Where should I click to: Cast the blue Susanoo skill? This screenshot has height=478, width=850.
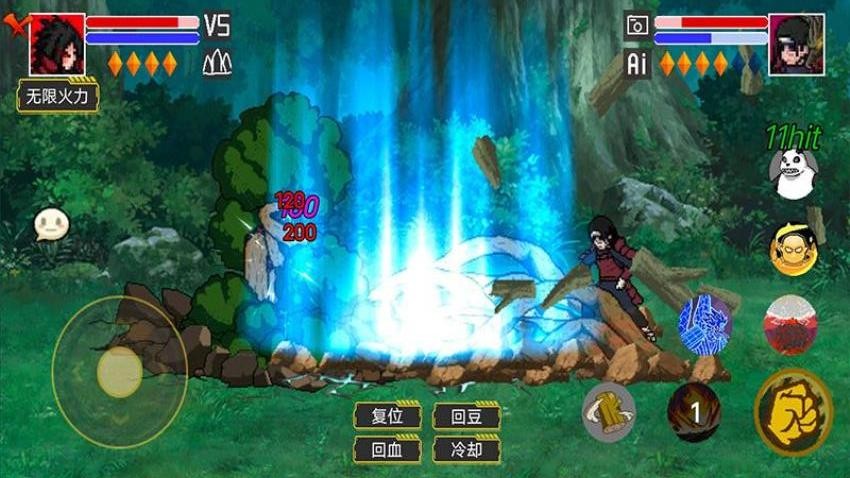(x=705, y=325)
